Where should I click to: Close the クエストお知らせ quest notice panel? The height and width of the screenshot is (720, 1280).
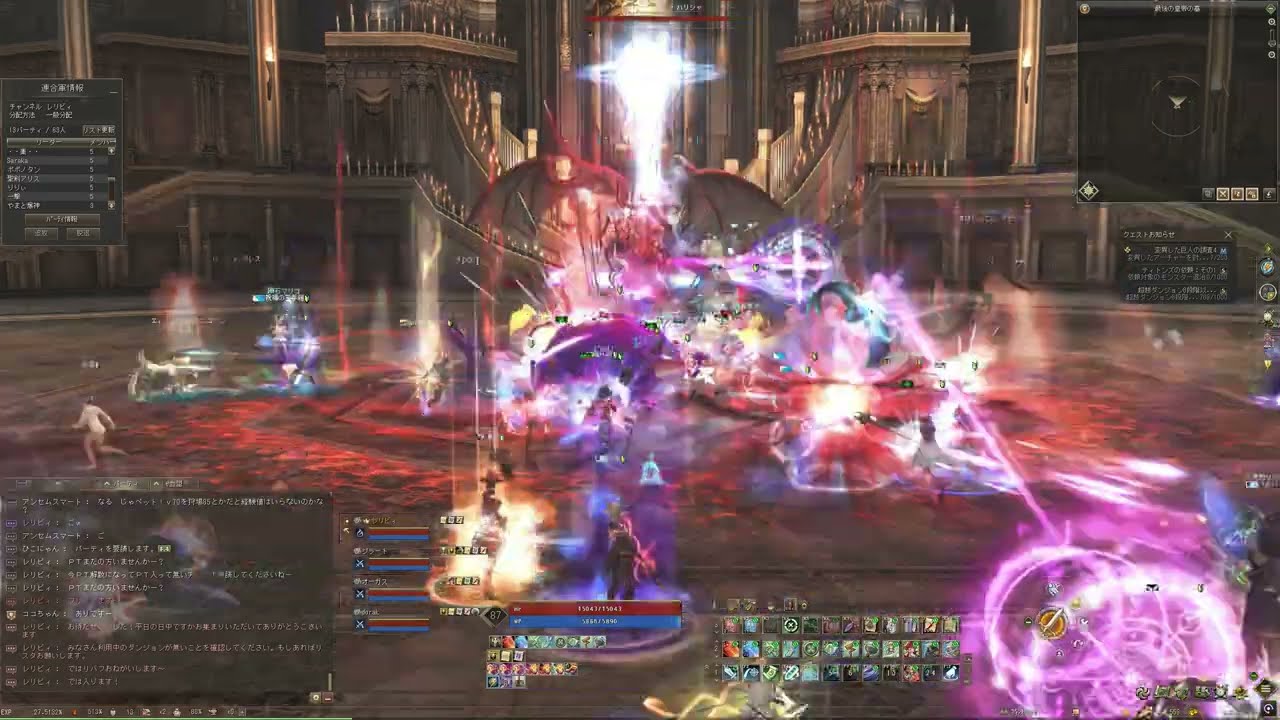(1228, 236)
